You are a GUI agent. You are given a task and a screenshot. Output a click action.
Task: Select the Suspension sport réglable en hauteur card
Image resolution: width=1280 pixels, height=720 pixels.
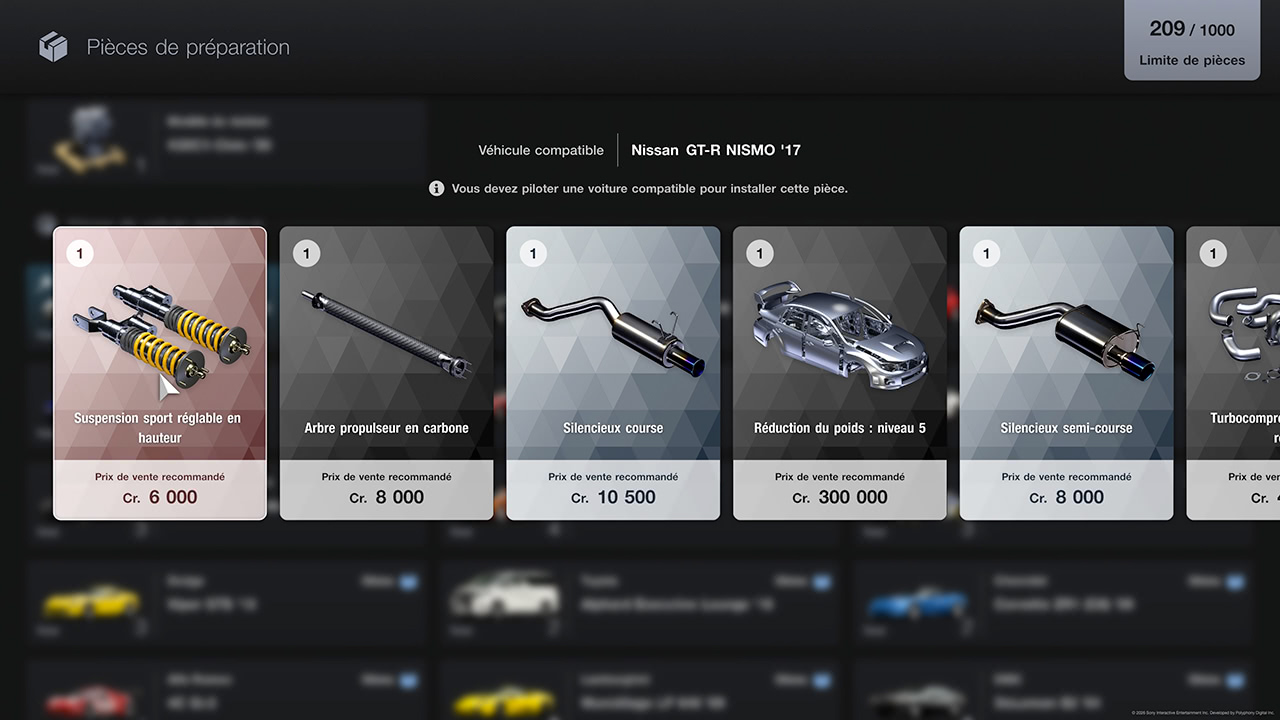pos(160,373)
